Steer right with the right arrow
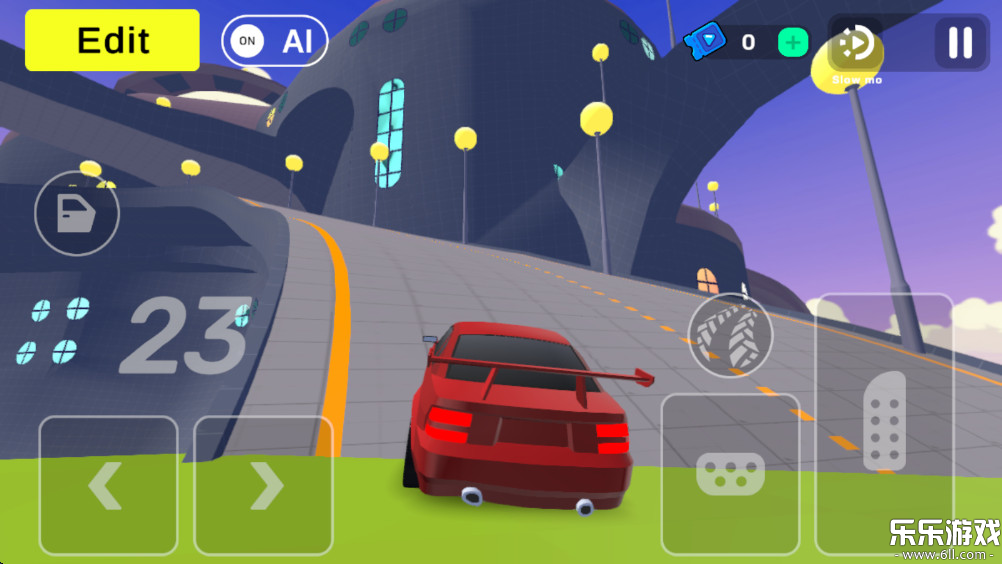This screenshot has height=564, width=1002. 263,485
